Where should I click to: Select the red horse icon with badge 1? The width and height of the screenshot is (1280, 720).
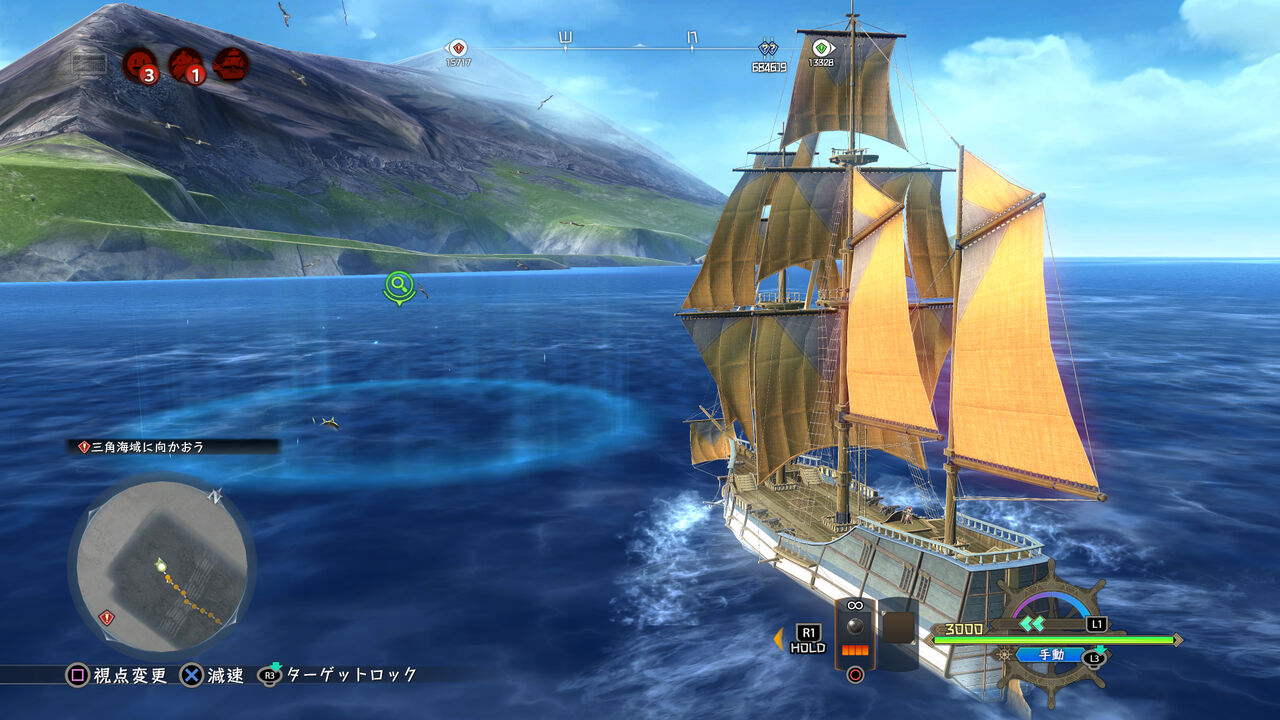pos(186,65)
